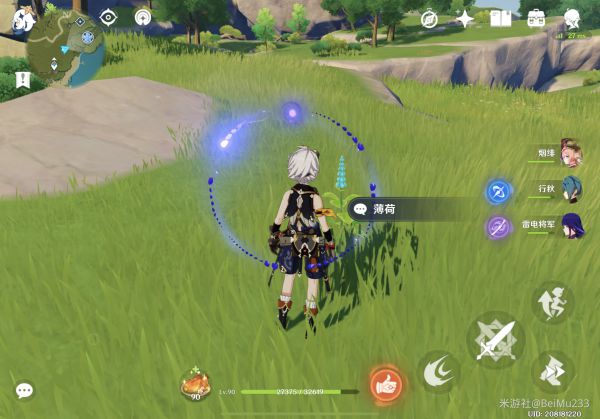Open the Paimon menu
Image resolution: width=600 pixels, height=419 pixels.
(24, 19)
